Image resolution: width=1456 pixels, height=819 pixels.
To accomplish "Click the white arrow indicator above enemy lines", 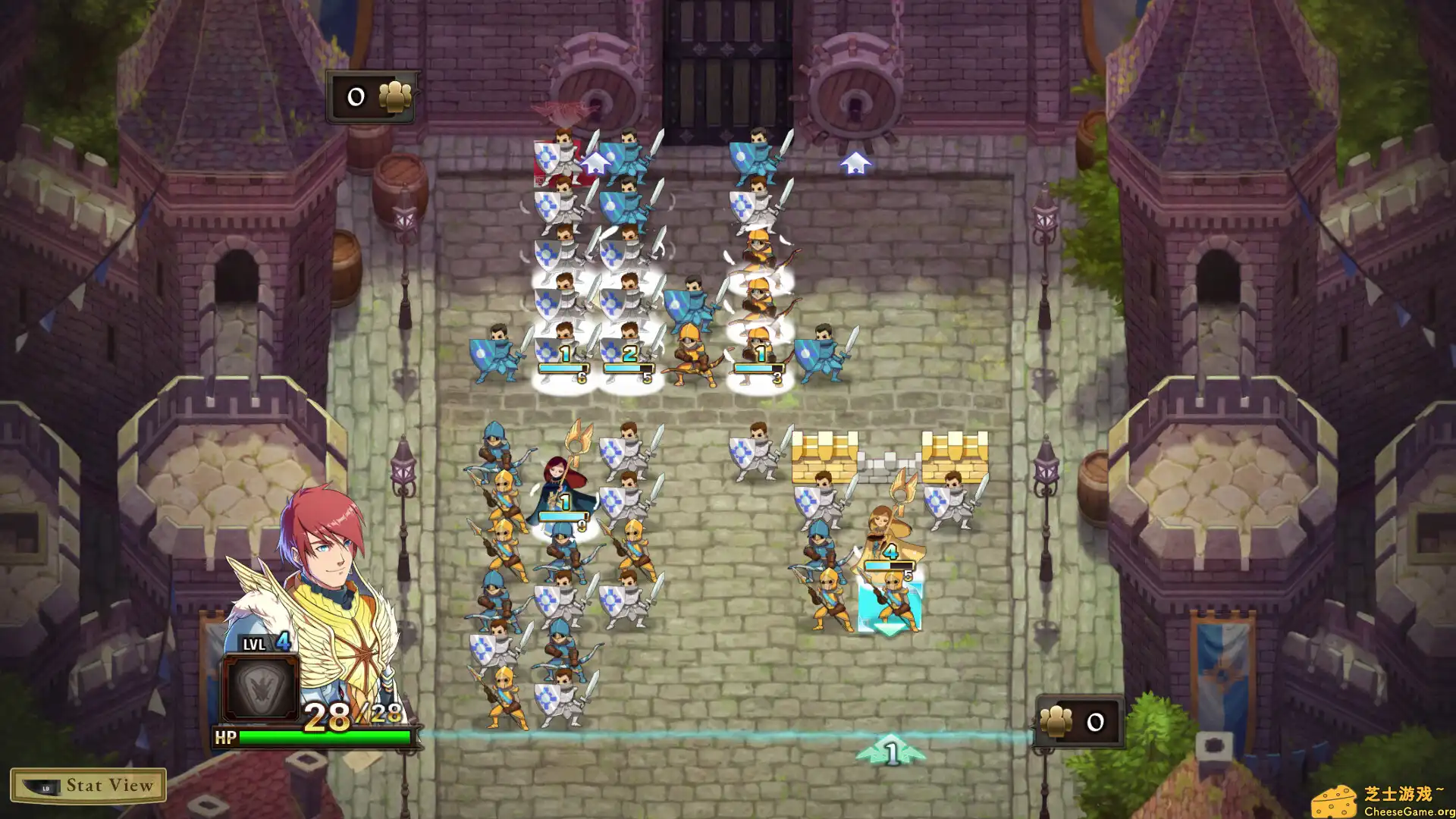I will (x=857, y=163).
